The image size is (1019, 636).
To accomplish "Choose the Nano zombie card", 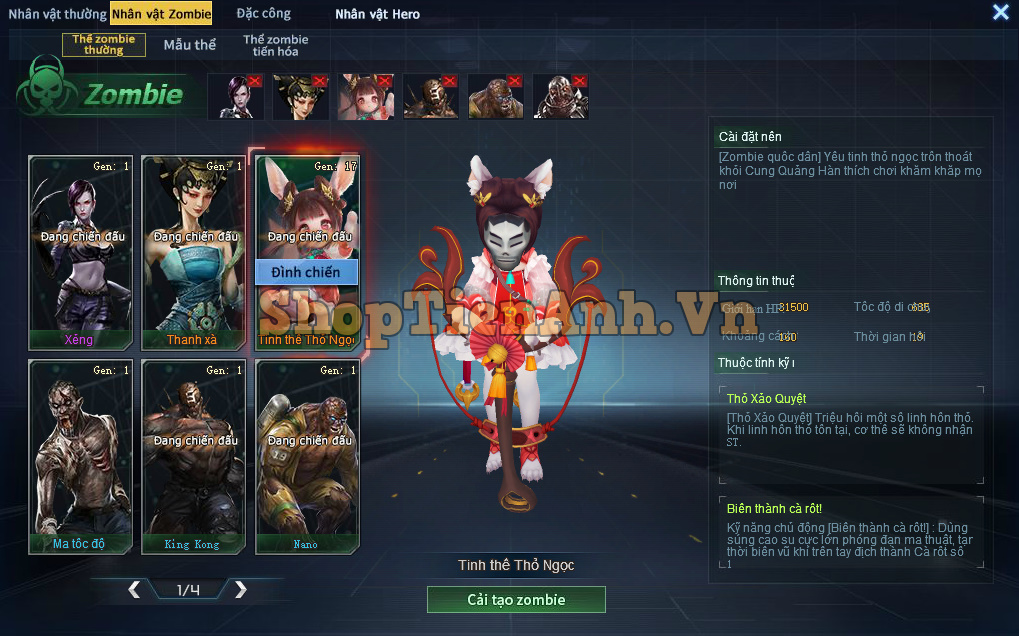I will pos(307,456).
